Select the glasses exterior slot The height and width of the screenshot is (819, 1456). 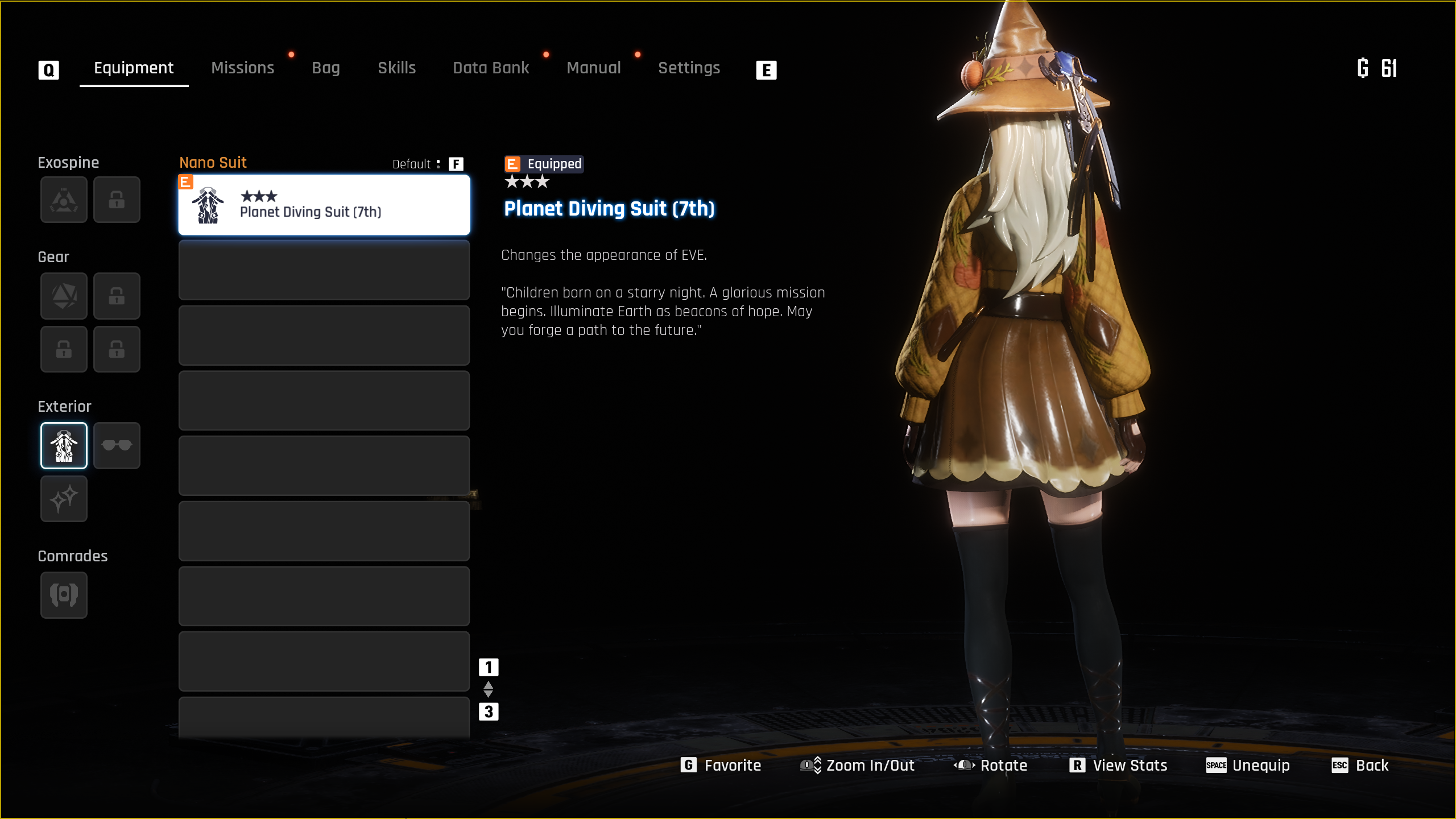(x=117, y=445)
